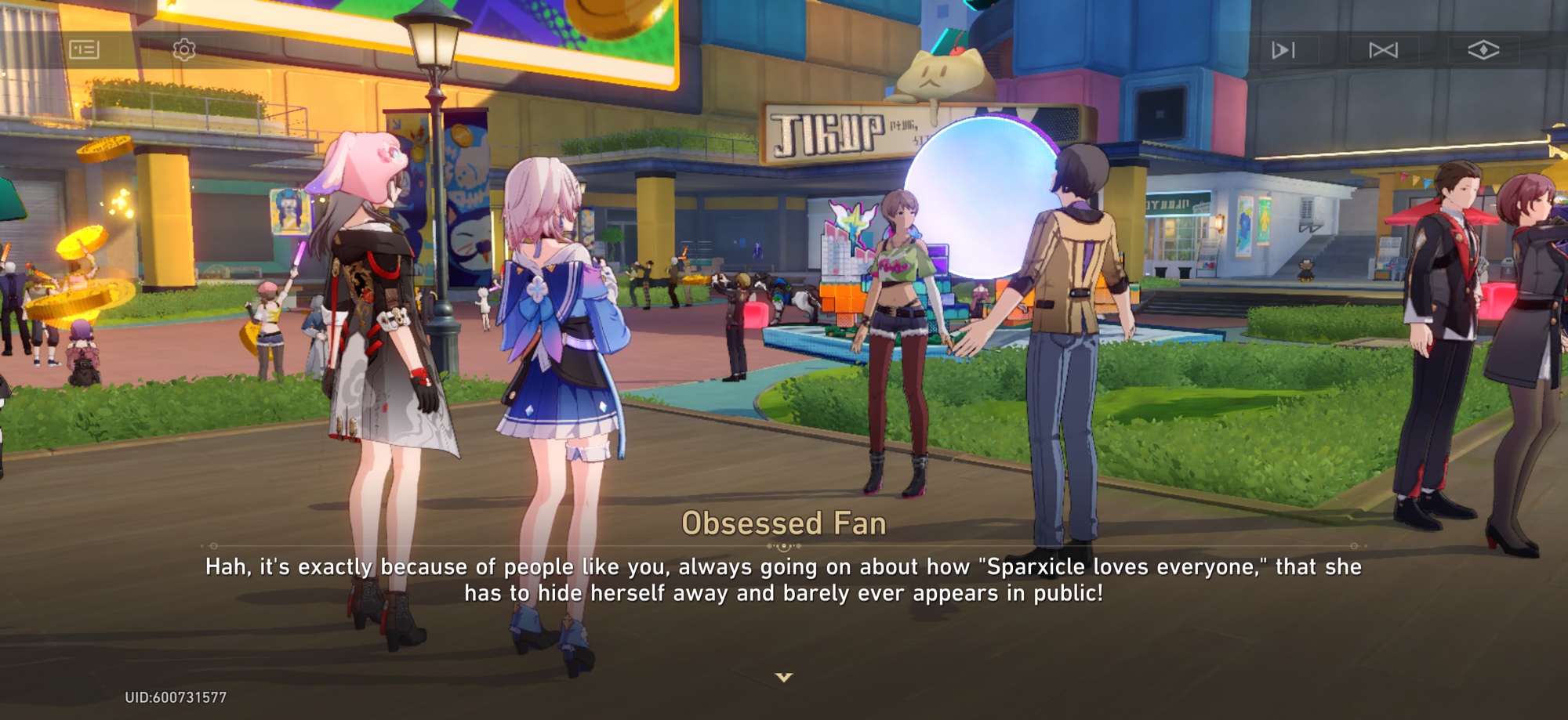
Task: Advance dialogue with the down arrow
Action: point(784,677)
